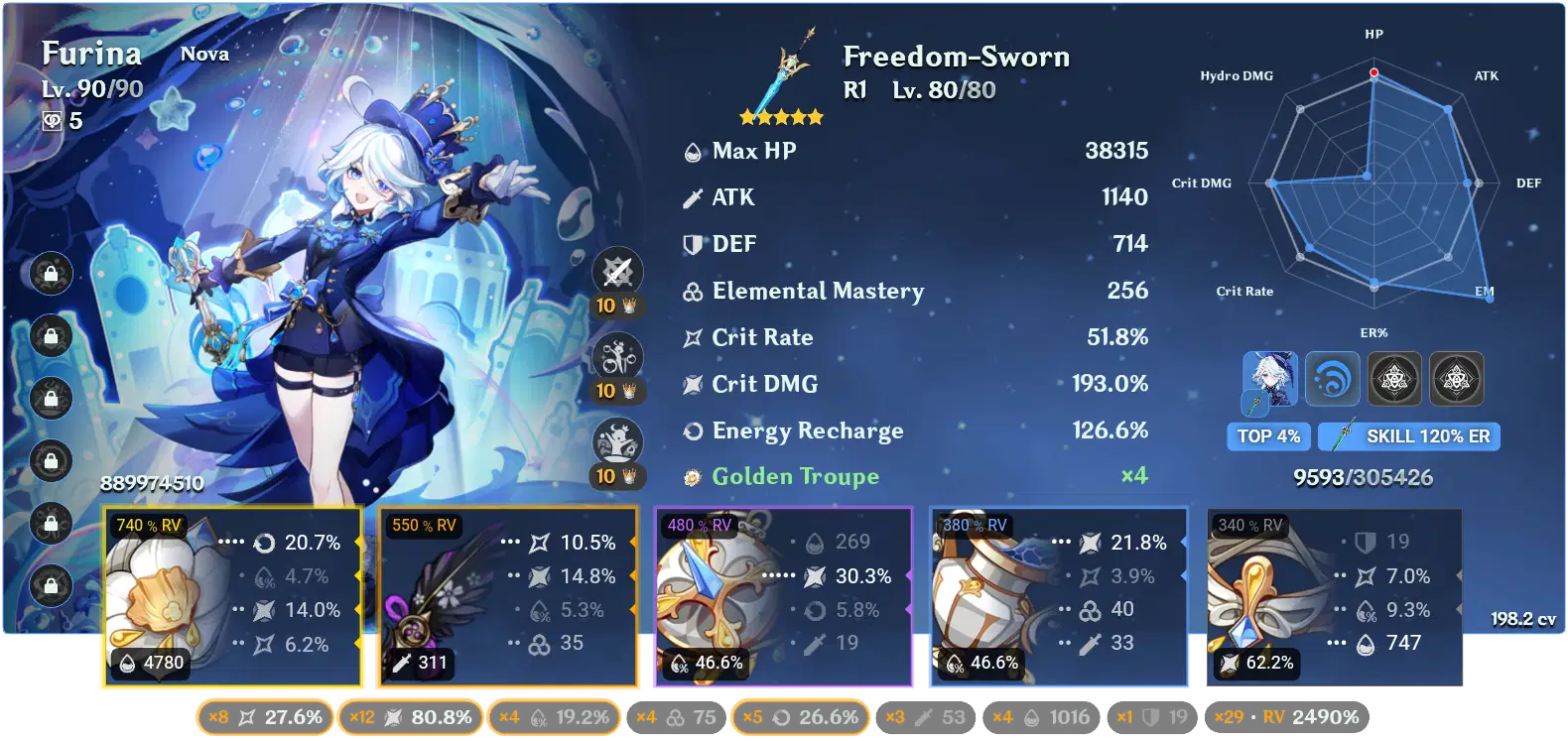
Task: Click the TOP 4% badge
Action: coord(1268,436)
